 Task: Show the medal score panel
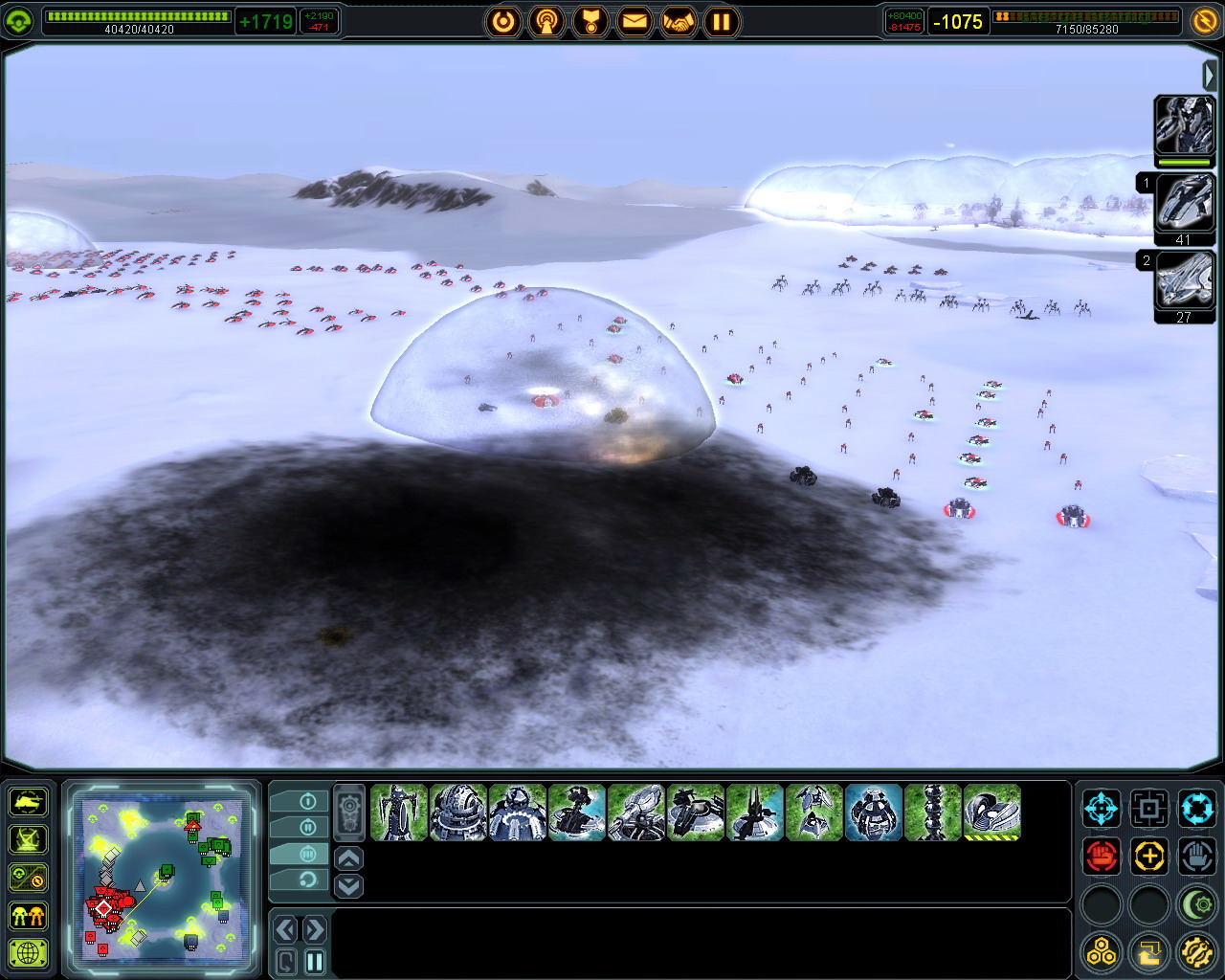pyautogui.click(x=590, y=21)
